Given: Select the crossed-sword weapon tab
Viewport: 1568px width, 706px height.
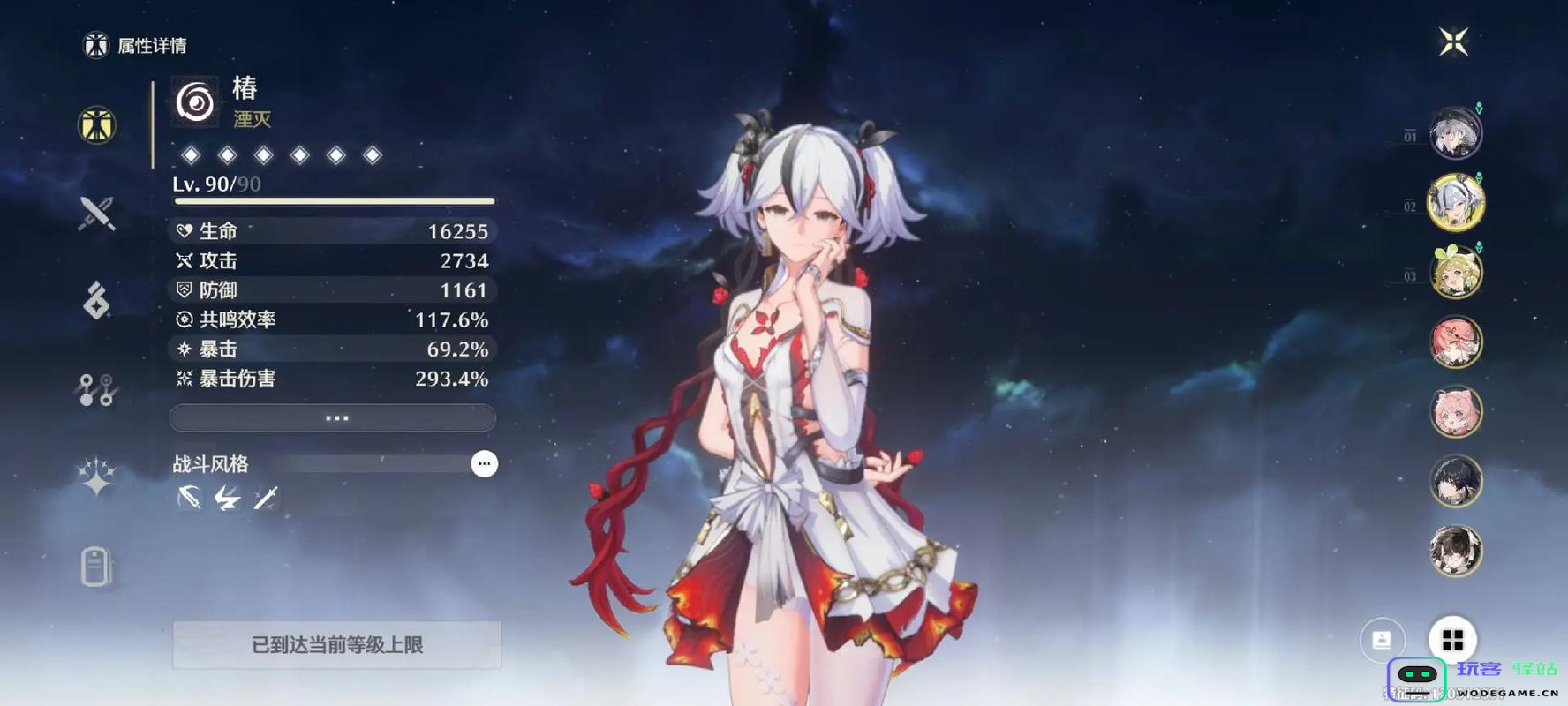Looking at the screenshot, I should [96, 213].
